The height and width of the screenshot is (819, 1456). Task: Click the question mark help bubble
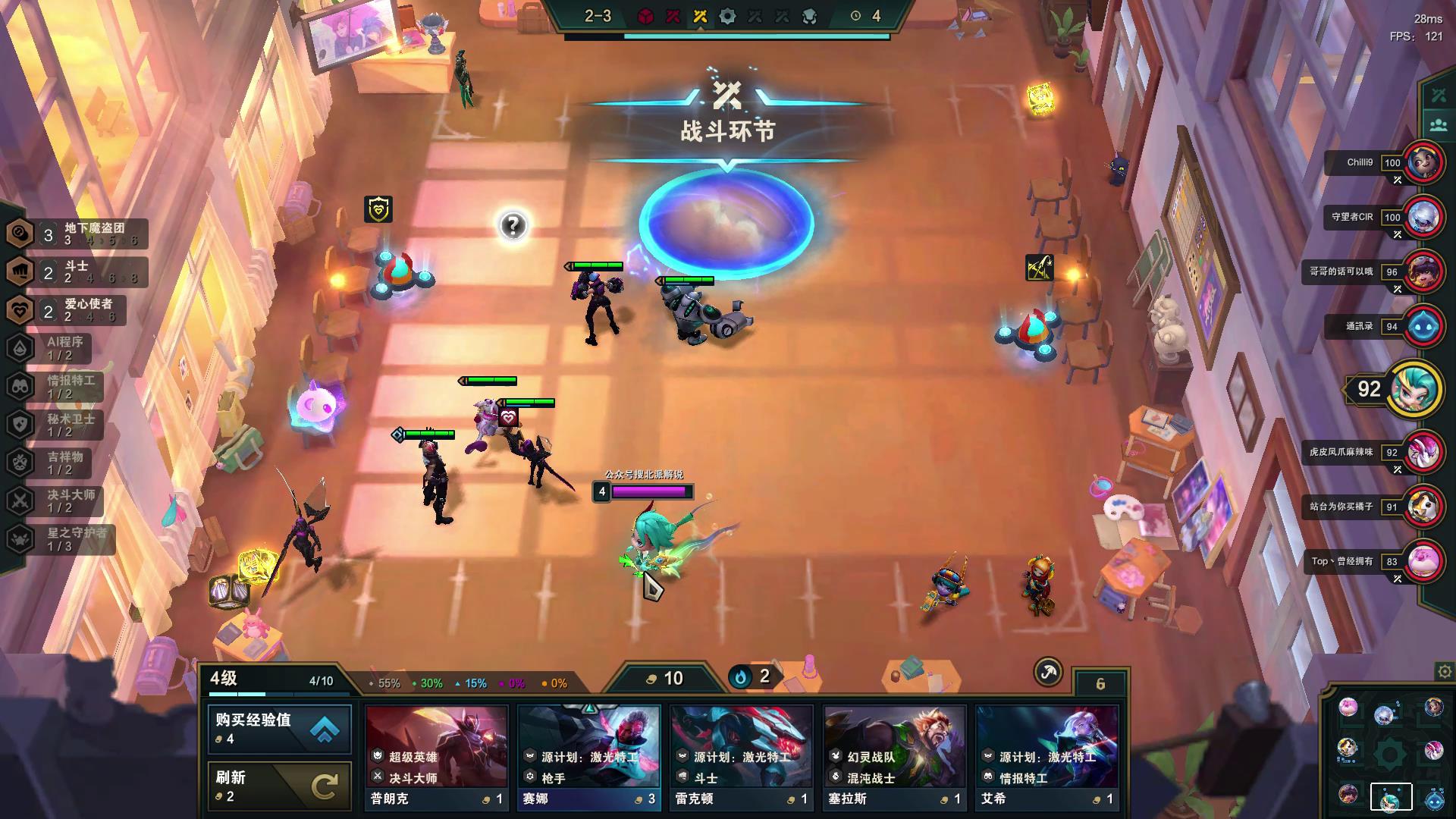tap(513, 225)
